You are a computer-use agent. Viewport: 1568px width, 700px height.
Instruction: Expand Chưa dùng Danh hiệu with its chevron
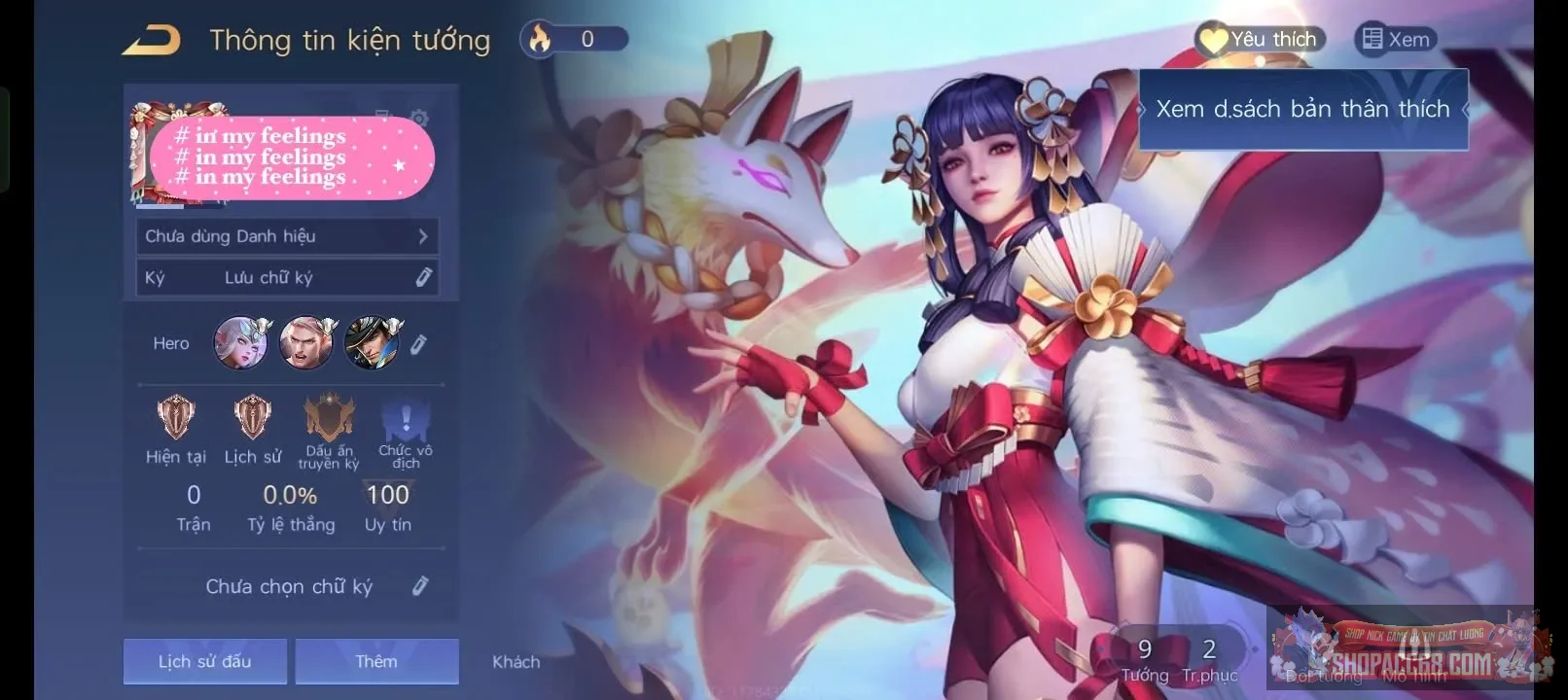tap(422, 235)
